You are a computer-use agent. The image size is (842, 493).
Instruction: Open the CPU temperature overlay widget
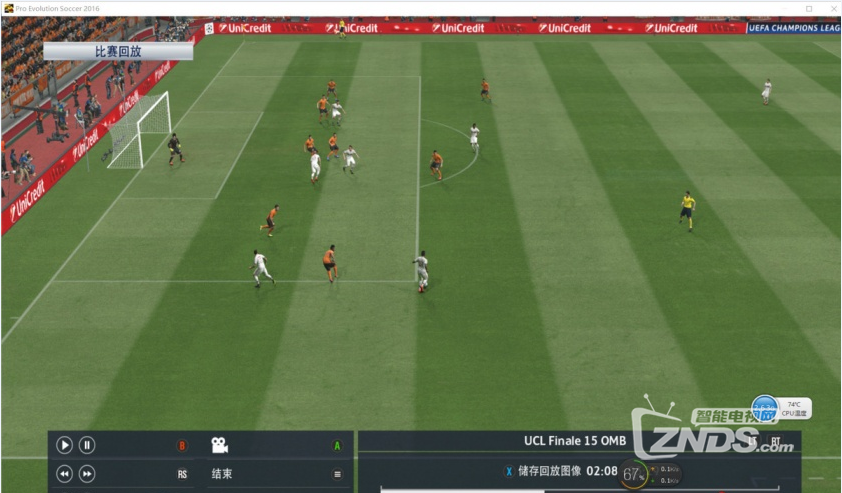[x=783, y=407]
